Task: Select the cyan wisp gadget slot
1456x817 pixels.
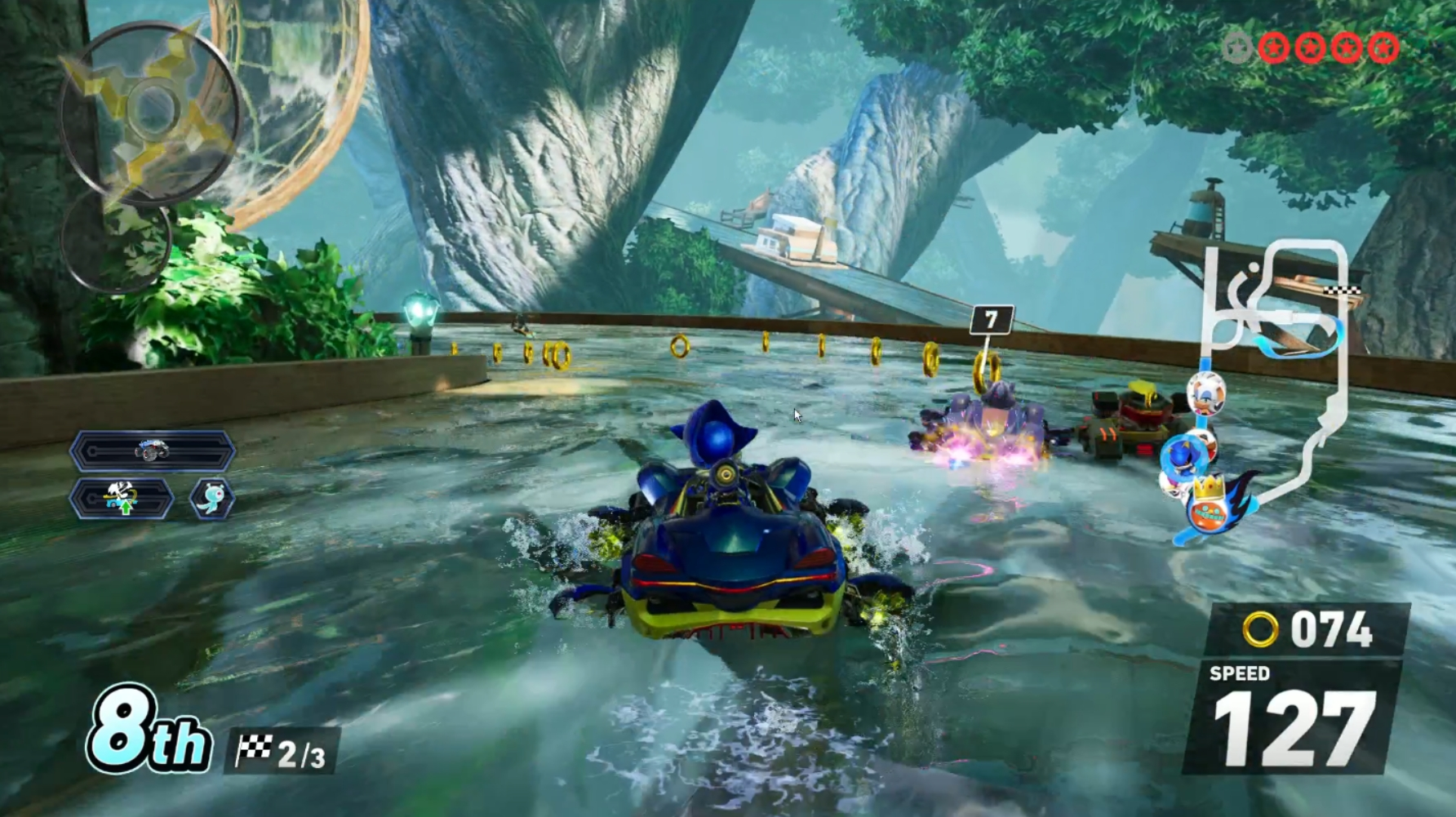Action: 212,498
